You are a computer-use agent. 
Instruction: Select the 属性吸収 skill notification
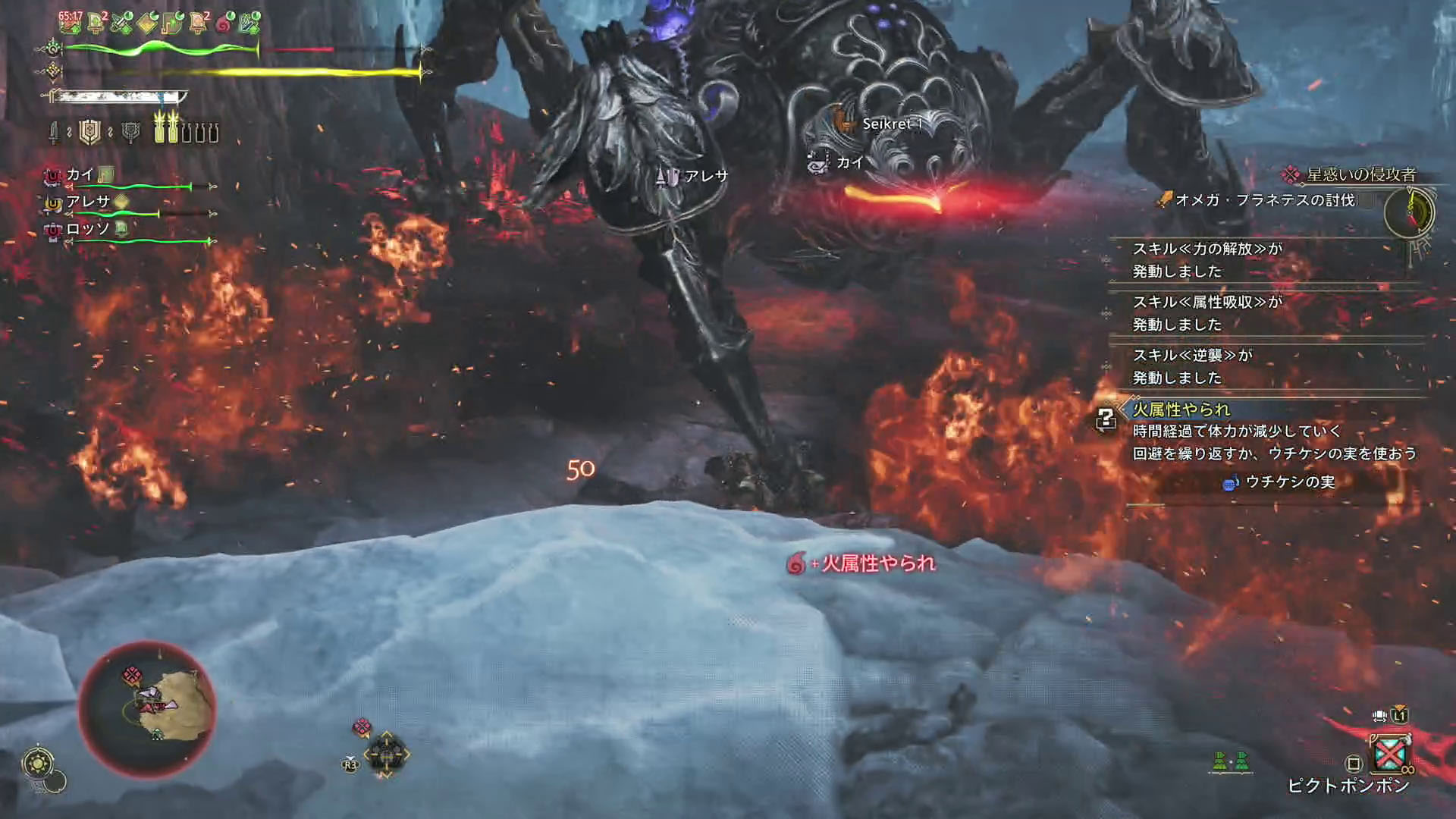[1207, 313]
